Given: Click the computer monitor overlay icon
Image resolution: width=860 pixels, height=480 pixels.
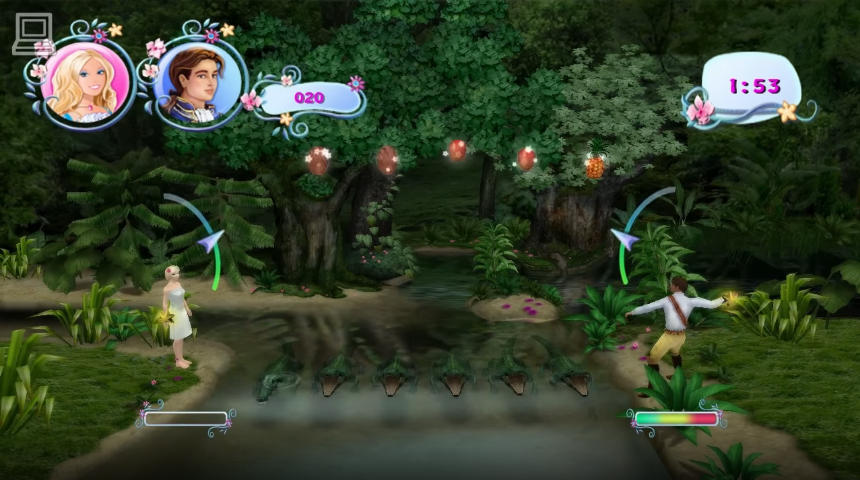Looking at the screenshot, I should coord(32,32).
